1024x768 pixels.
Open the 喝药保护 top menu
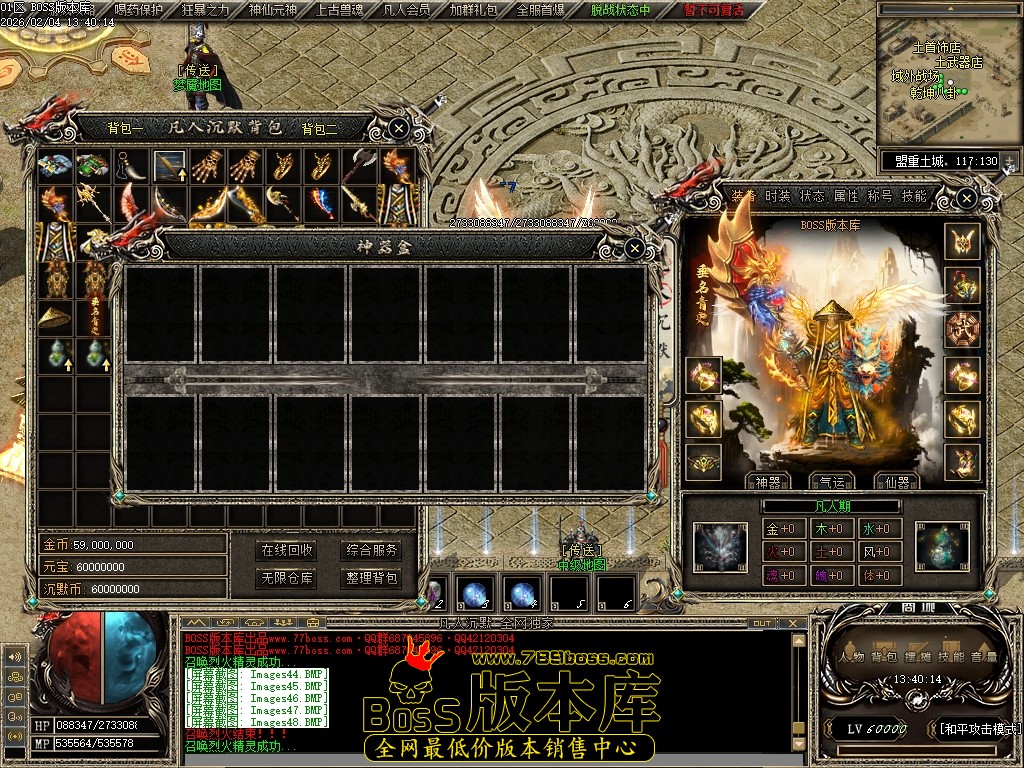(138, 10)
